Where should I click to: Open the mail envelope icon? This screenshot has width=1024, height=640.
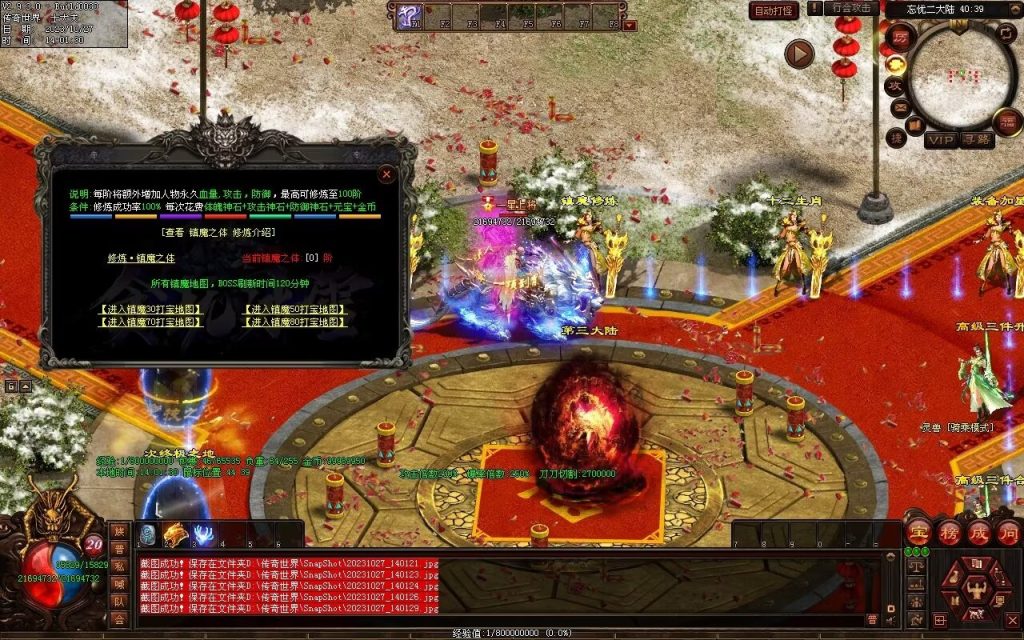tap(899, 109)
